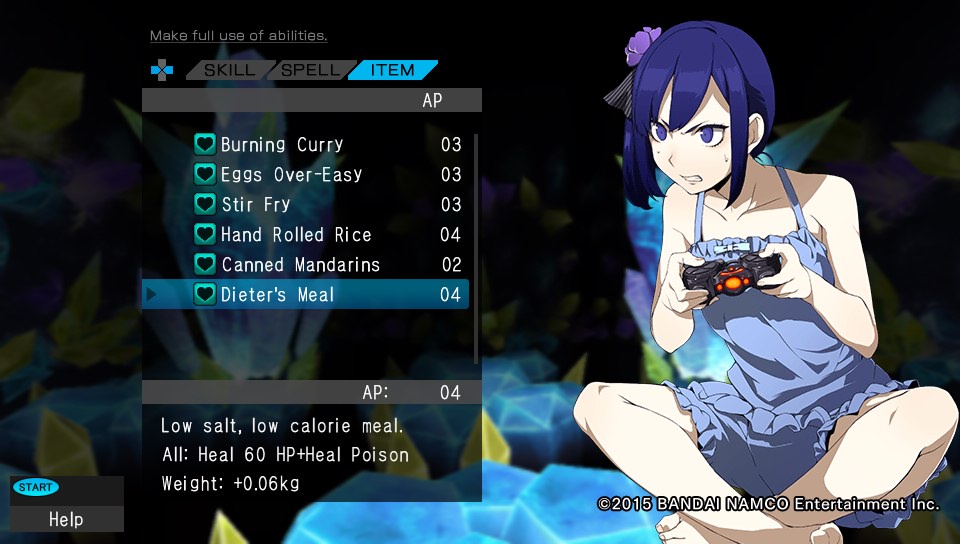Choose the Canned Mandarins entry

click(x=300, y=265)
